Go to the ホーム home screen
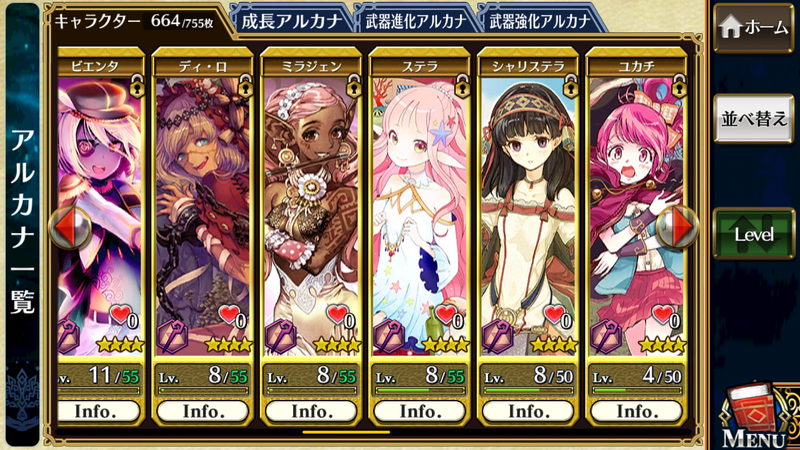 pyautogui.click(x=755, y=28)
